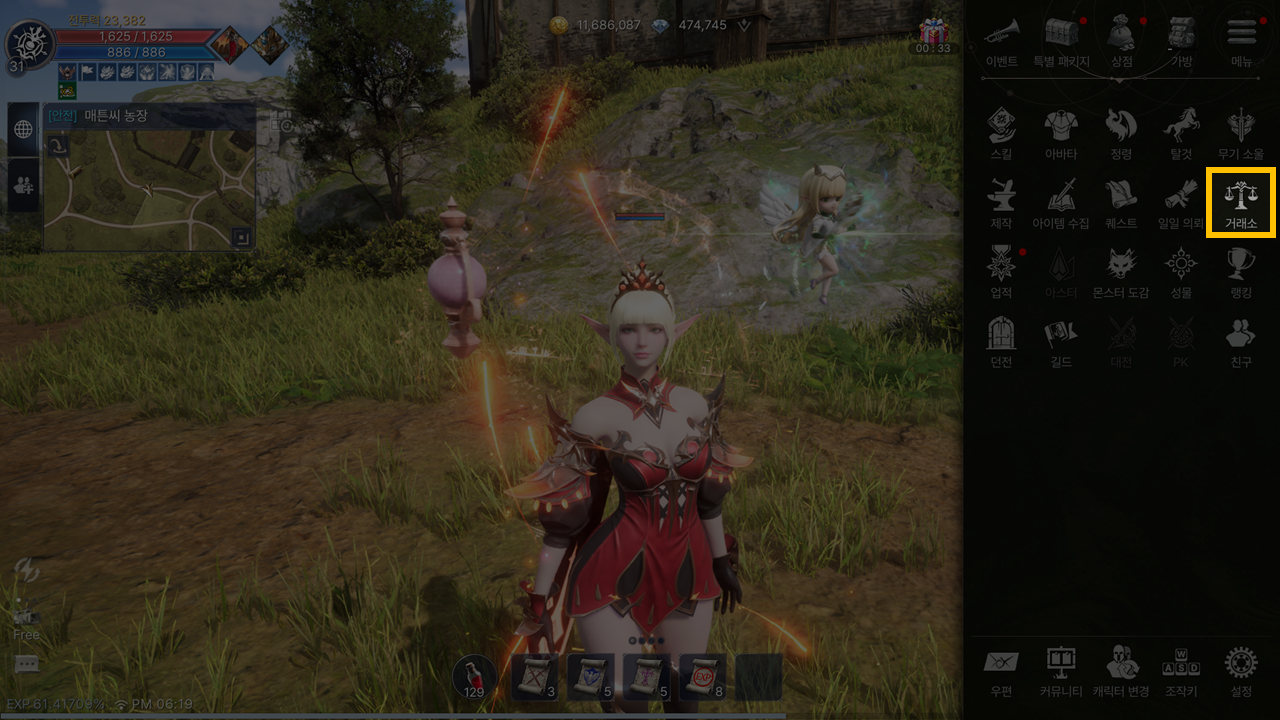Claim the gift box timer reward
The image size is (1280, 720).
(934, 33)
